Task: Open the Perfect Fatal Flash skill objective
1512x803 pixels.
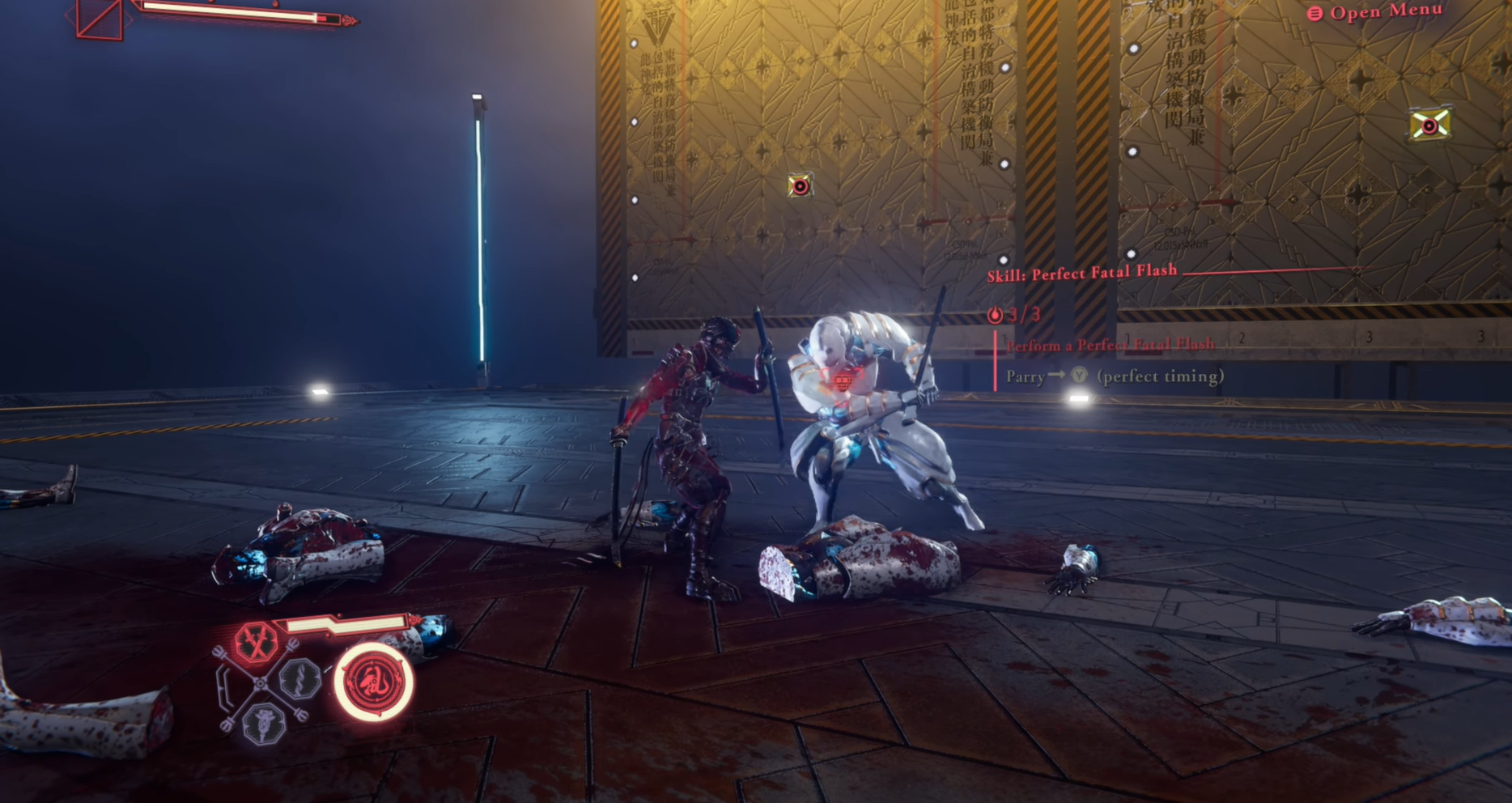Action: 1081,274
